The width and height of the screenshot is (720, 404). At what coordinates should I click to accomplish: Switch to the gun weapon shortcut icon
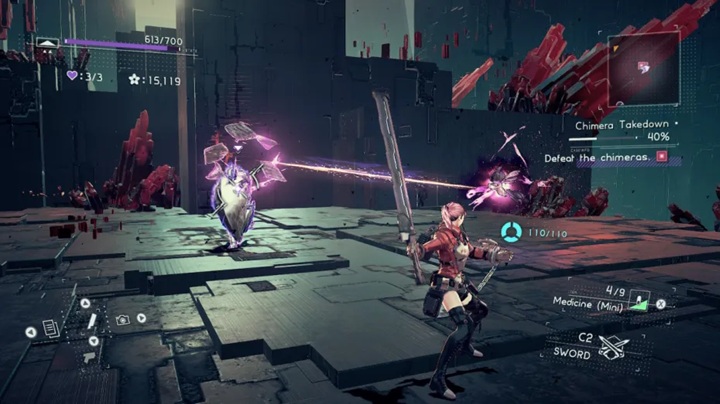89,355
